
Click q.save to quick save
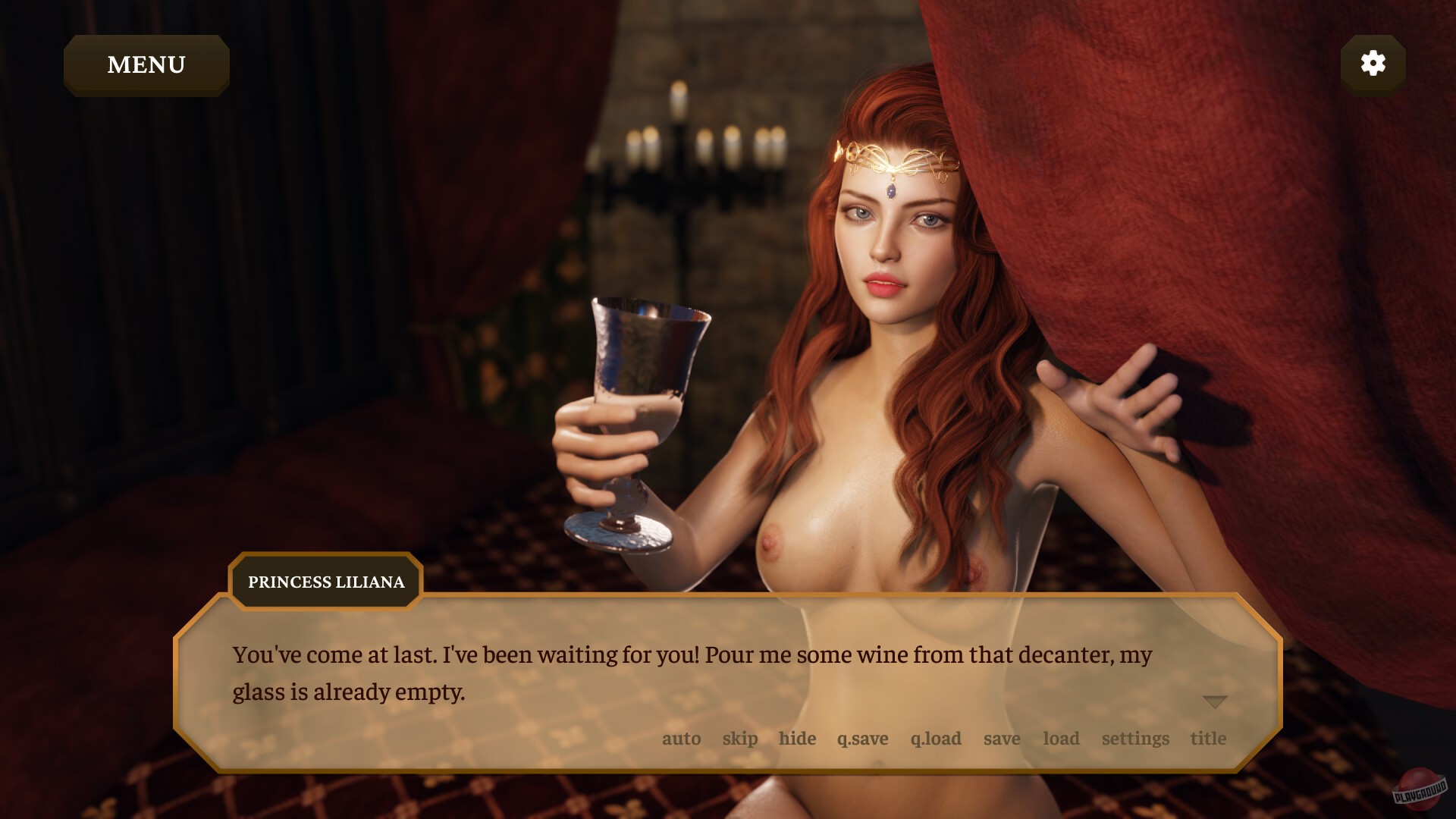tap(864, 738)
